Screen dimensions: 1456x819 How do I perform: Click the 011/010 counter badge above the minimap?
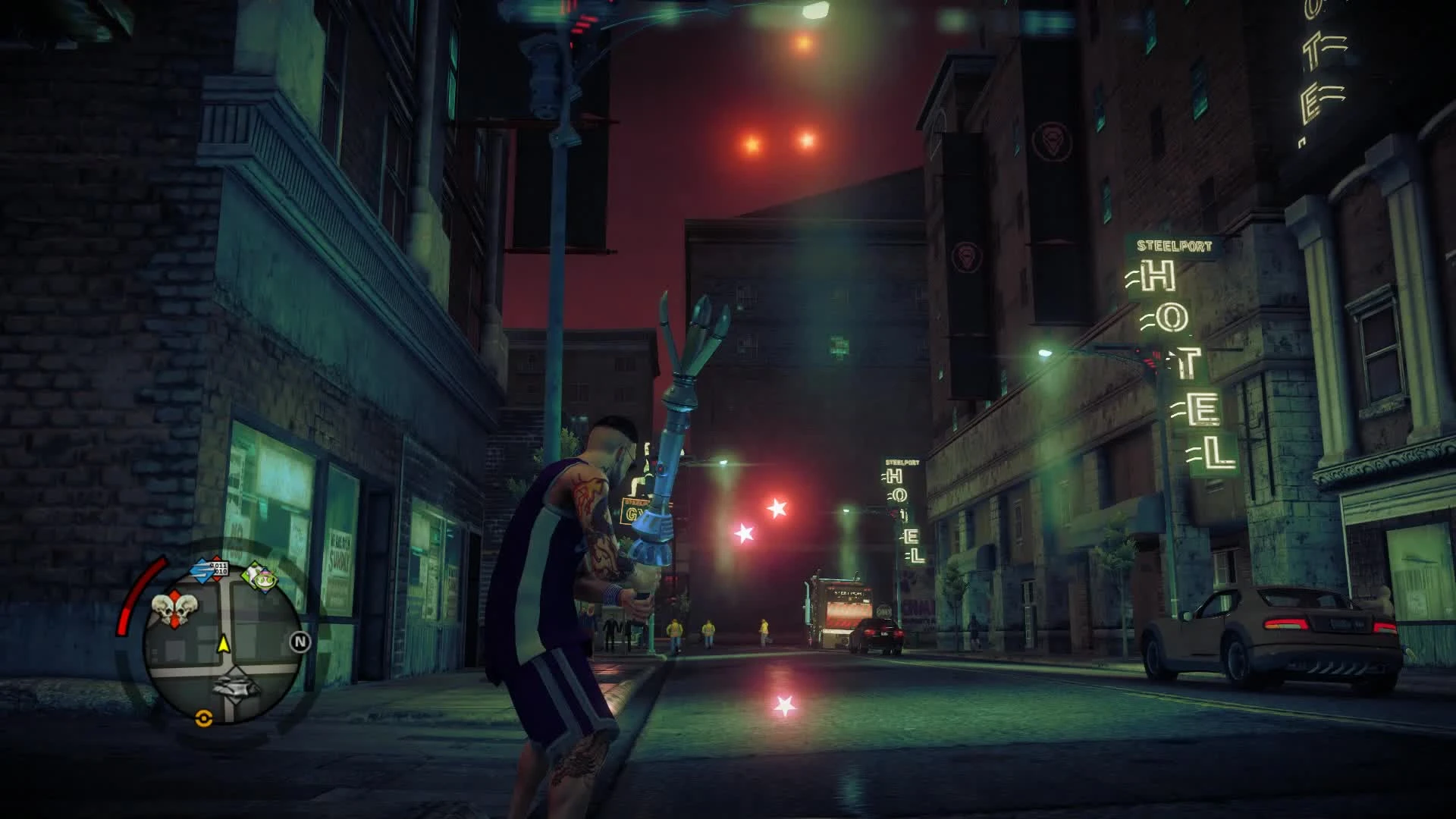click(219, 568)
